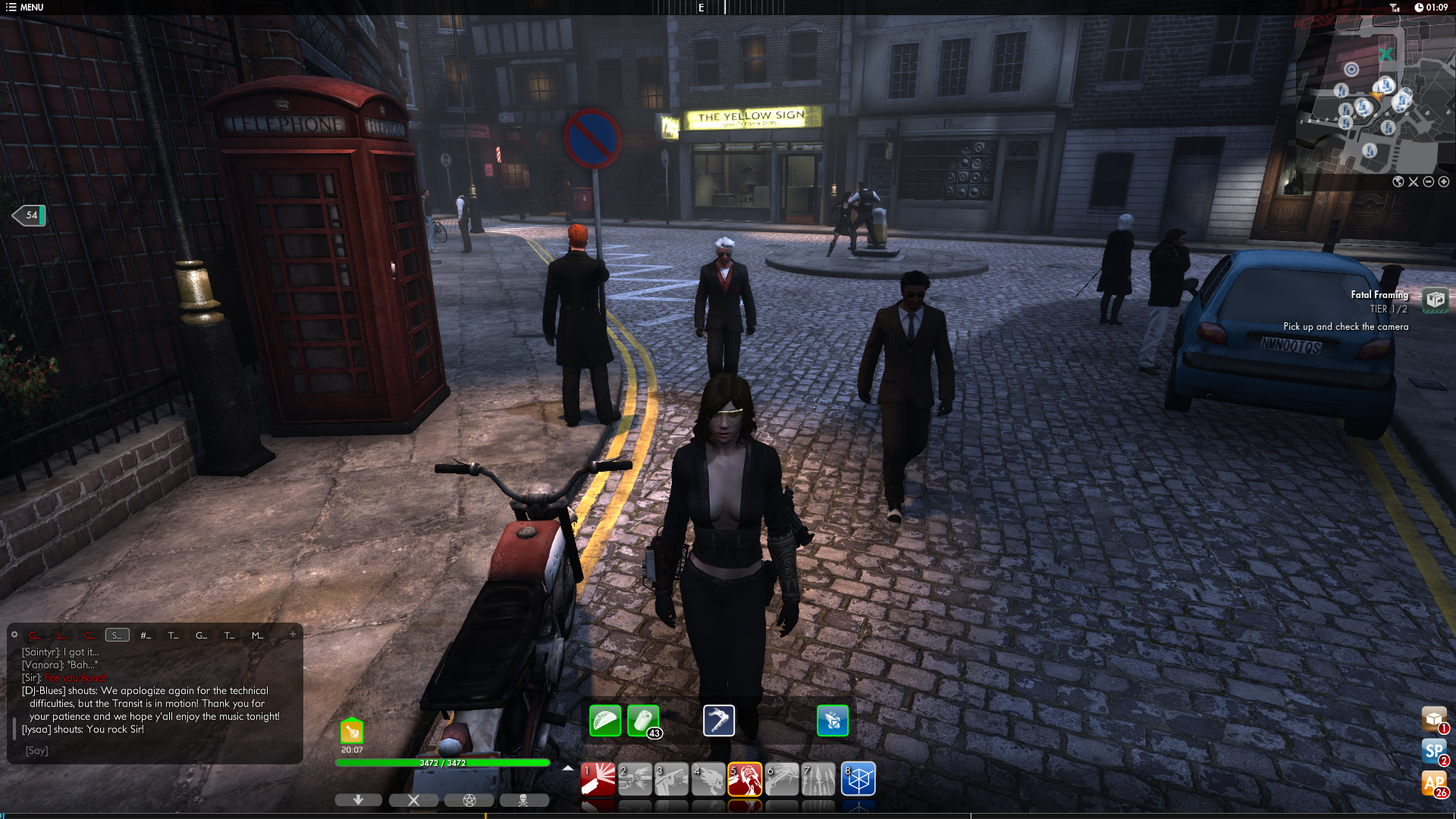The width and height of the screenshot is (1456, 819).
Task: Click the blue crystal gadget icon
Action: (x=833, y=720)
